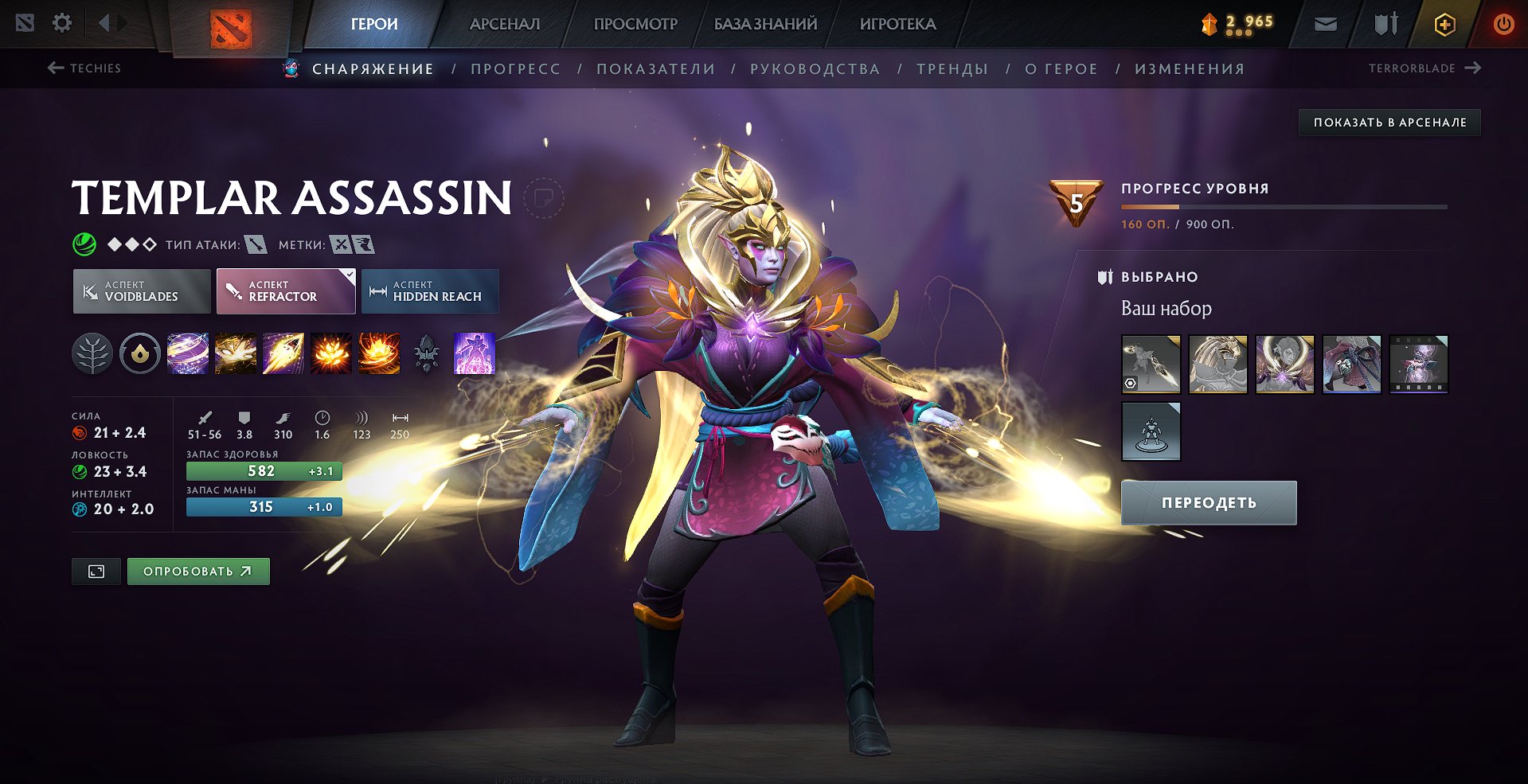Viewport: 1528px width, 784px height.
Task: Try the hero with Опробовать button
Action: [x=198, y=571]
